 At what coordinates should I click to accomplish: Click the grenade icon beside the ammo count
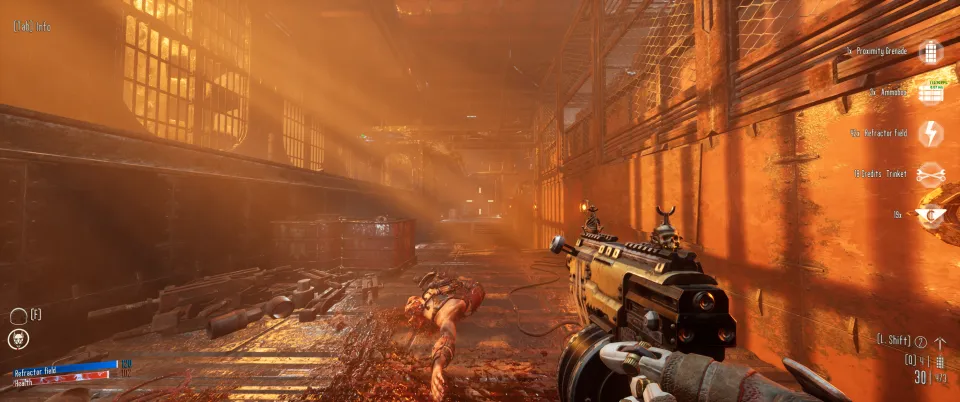(939, 361)
